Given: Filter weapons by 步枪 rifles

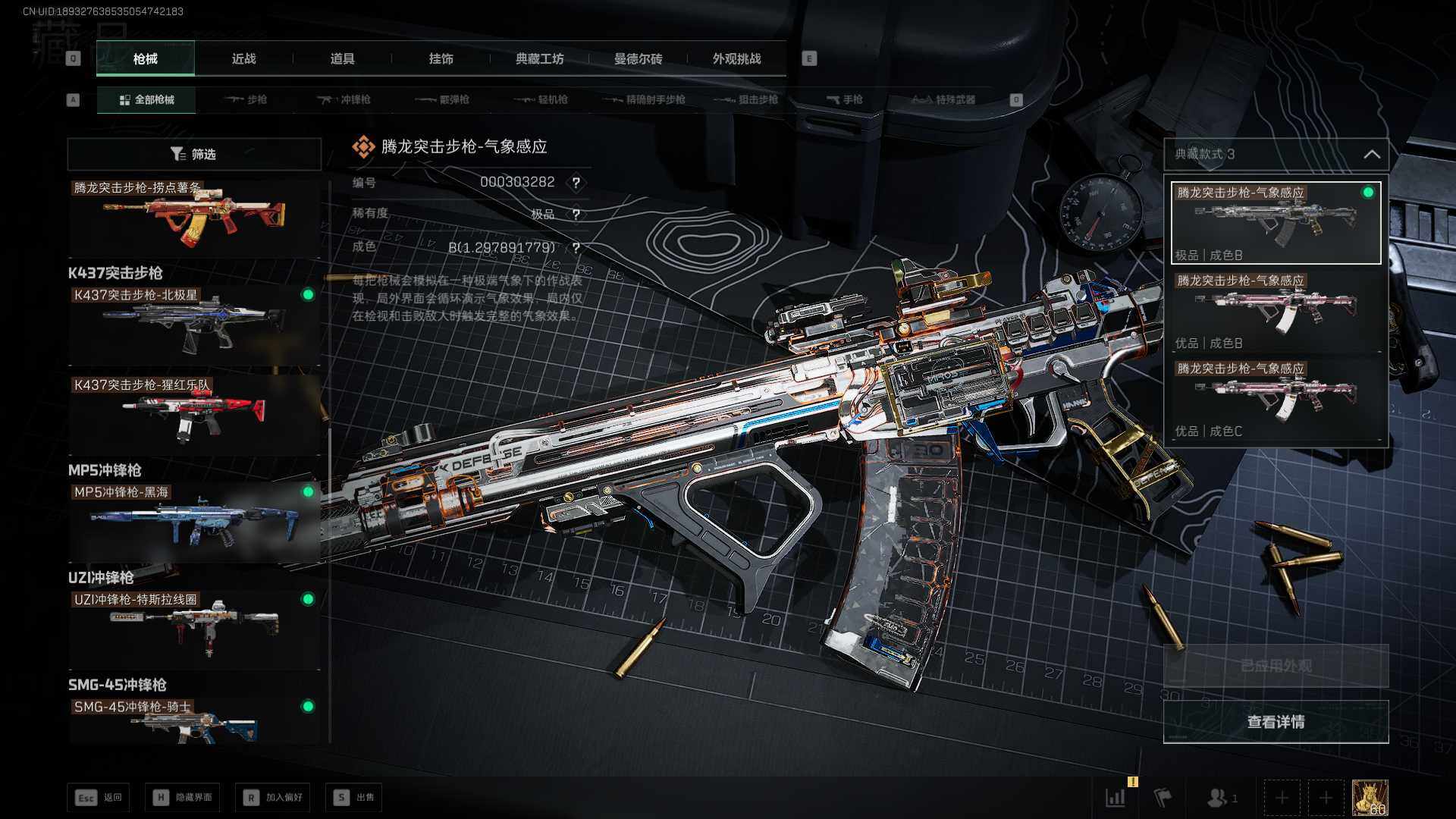Looking at the screenshot, I should 246,99.
